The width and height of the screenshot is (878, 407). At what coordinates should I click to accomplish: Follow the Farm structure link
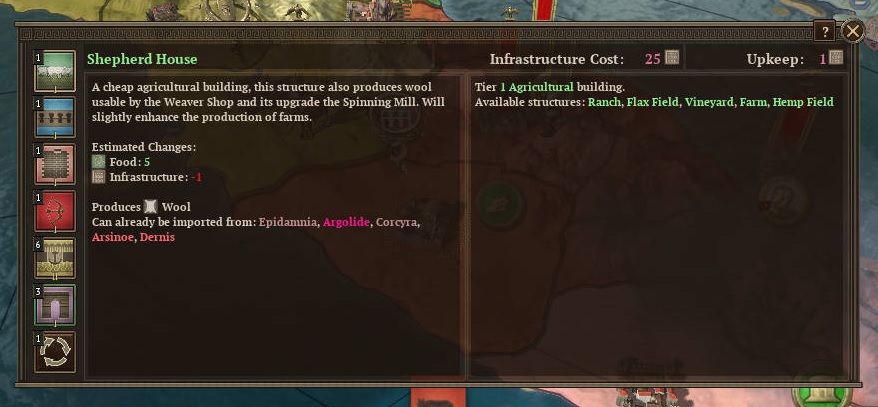[x=752, y=103]
